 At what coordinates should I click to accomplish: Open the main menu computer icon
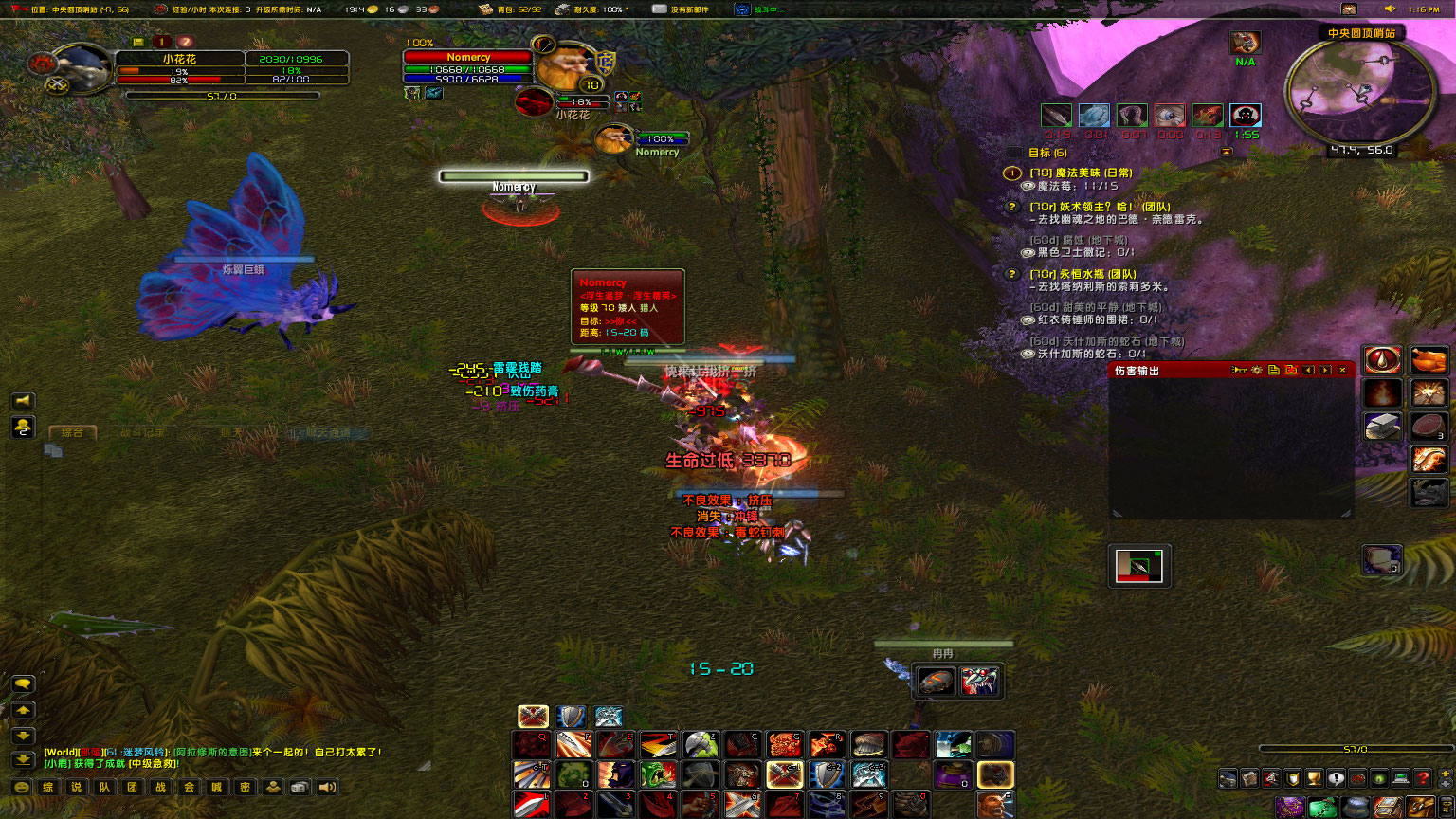[1399, 777]
